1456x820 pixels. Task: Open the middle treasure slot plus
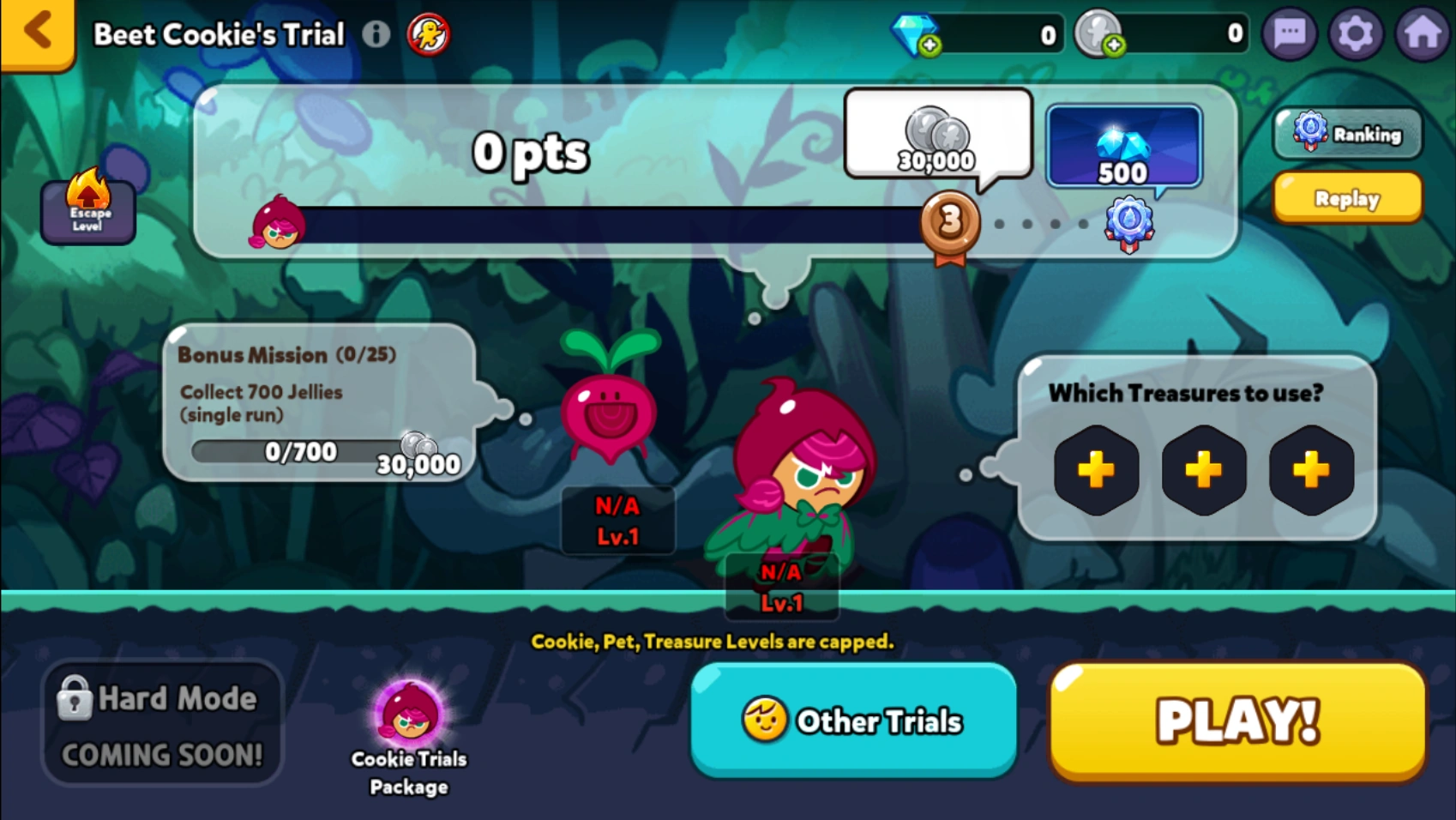point(1204,470)
